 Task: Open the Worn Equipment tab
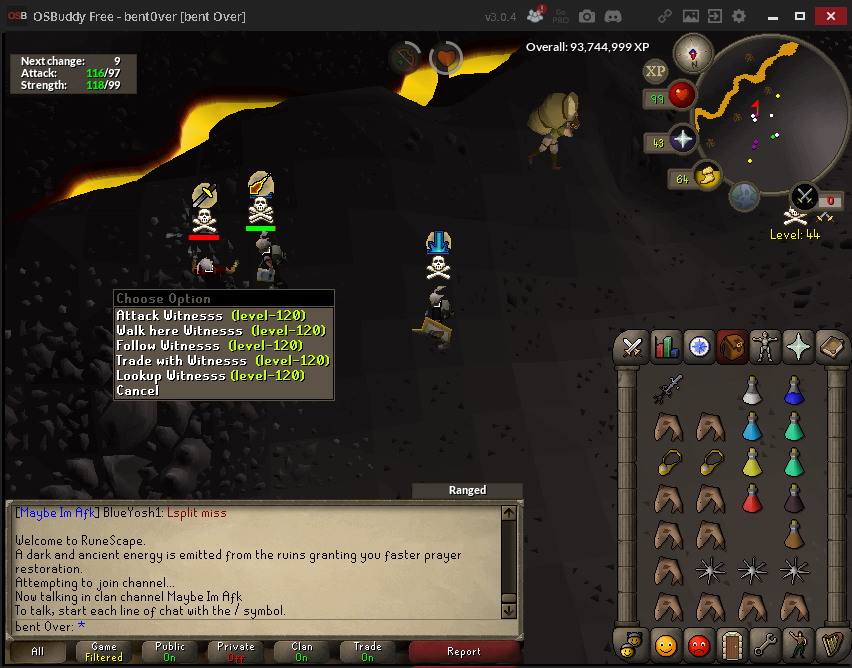764,347
